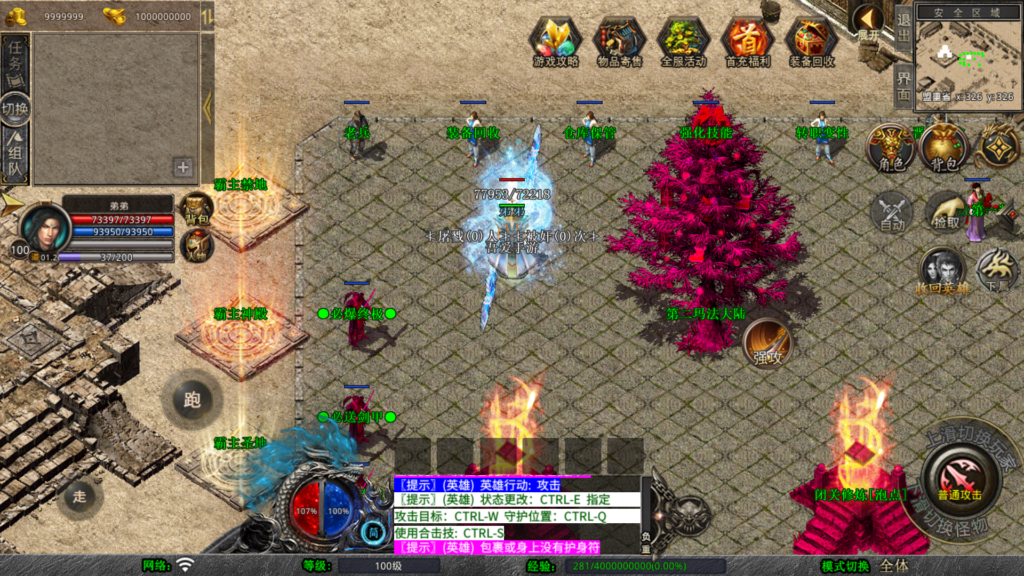Click the 展开 expand arrow button
This screenshot has width=1024, height=576.
pos(867,20)
